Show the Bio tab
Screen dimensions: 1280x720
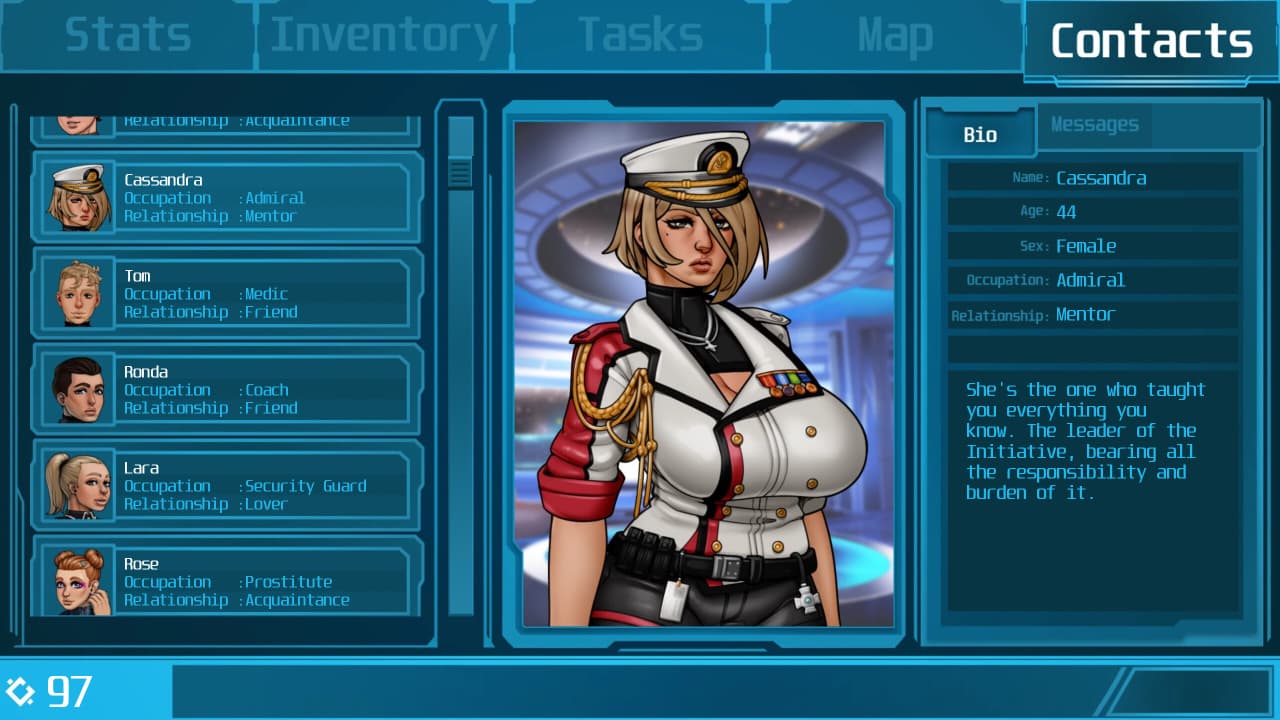pyautogui.click(x=980, y=134)
